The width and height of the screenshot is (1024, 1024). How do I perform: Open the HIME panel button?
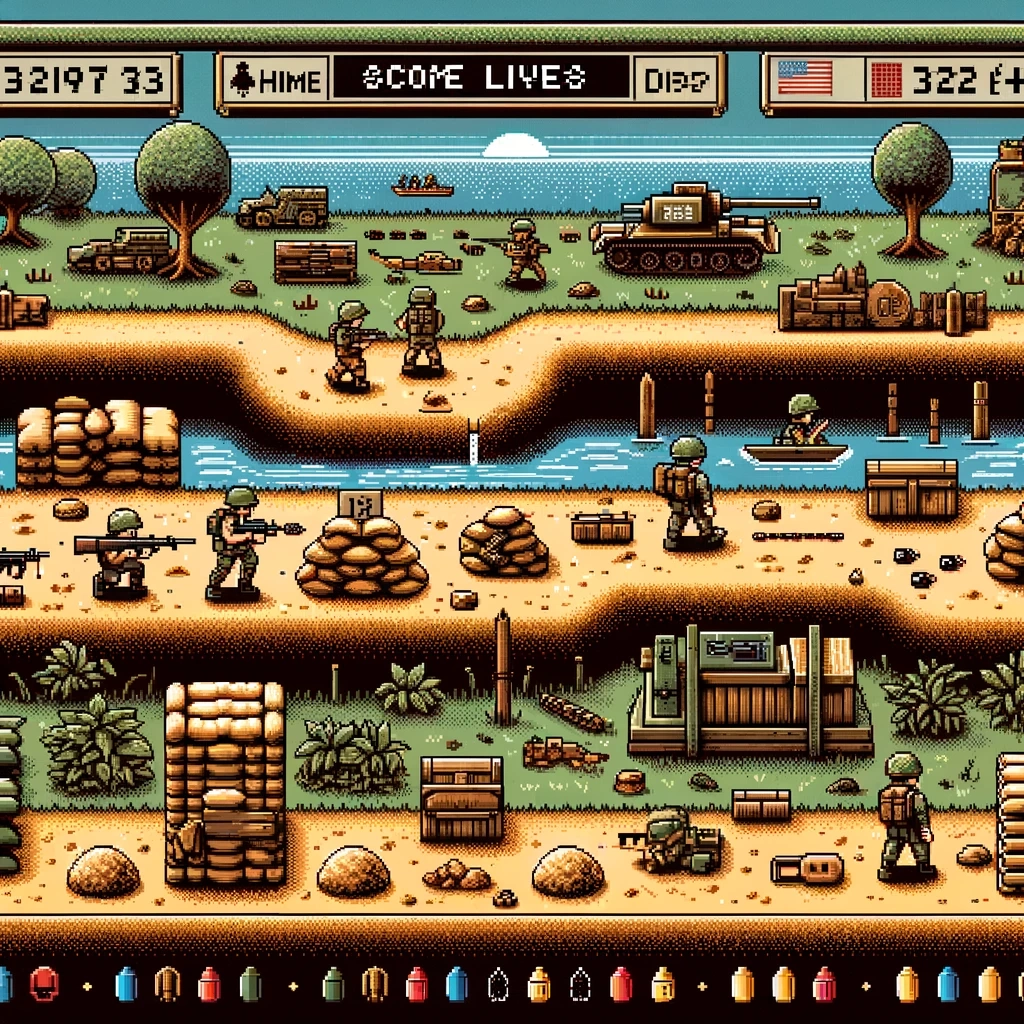point(272,81)
